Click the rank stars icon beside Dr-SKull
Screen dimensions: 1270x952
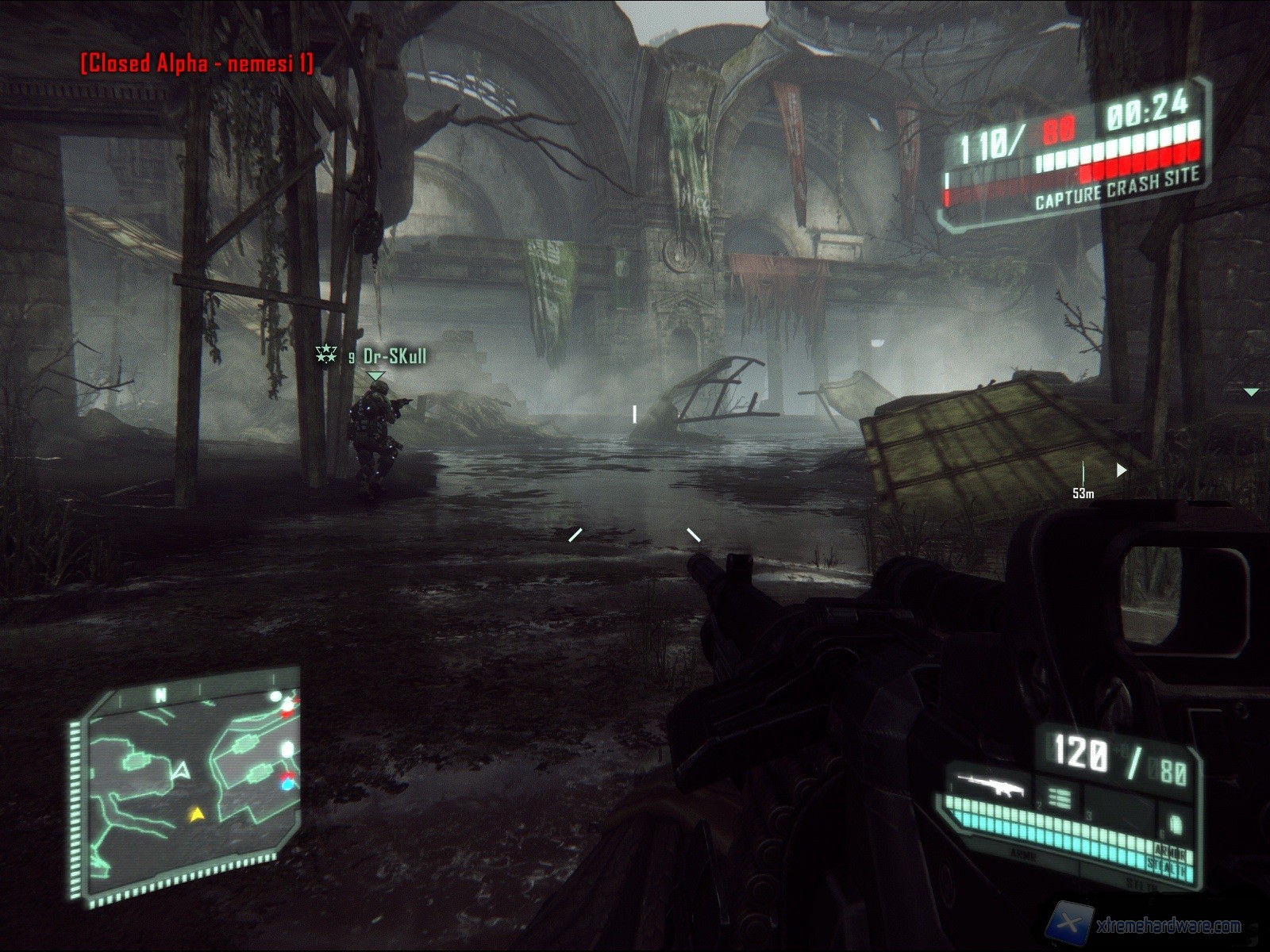pos(326,354)
